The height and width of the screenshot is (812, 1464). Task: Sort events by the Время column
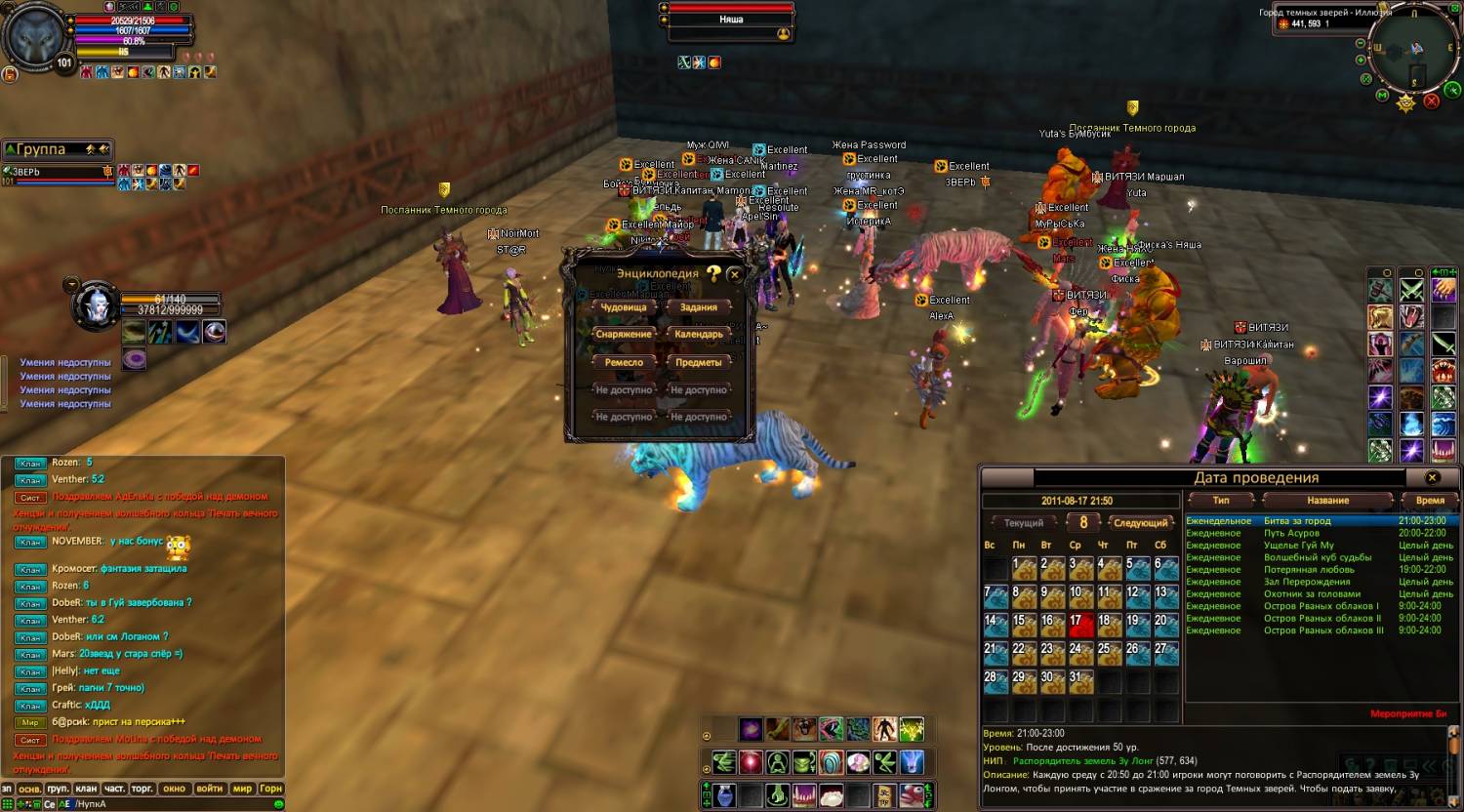pos(1429,501)
